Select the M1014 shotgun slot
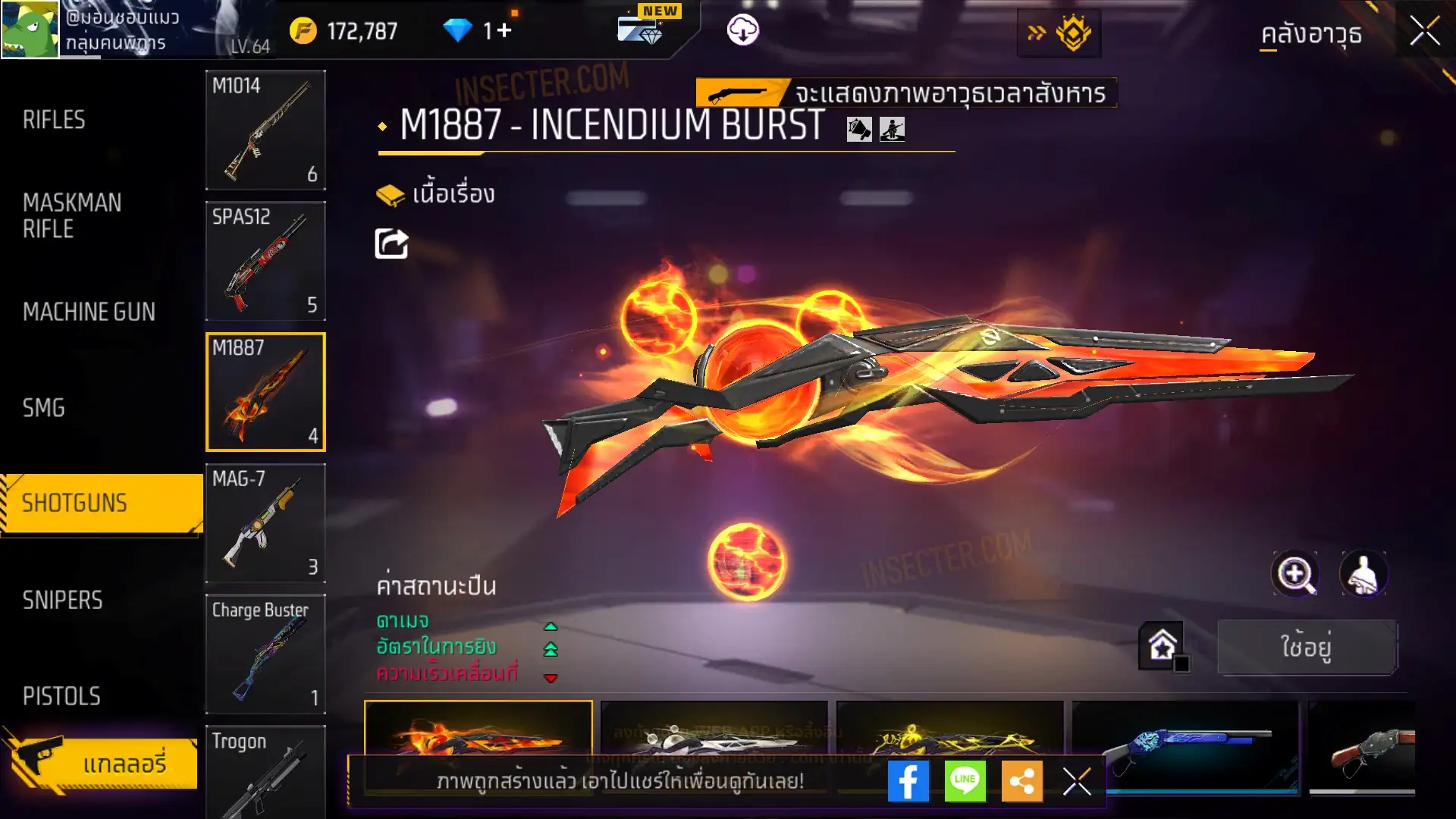The height and width of the screenshot is (819, 1456). [265, 130]
